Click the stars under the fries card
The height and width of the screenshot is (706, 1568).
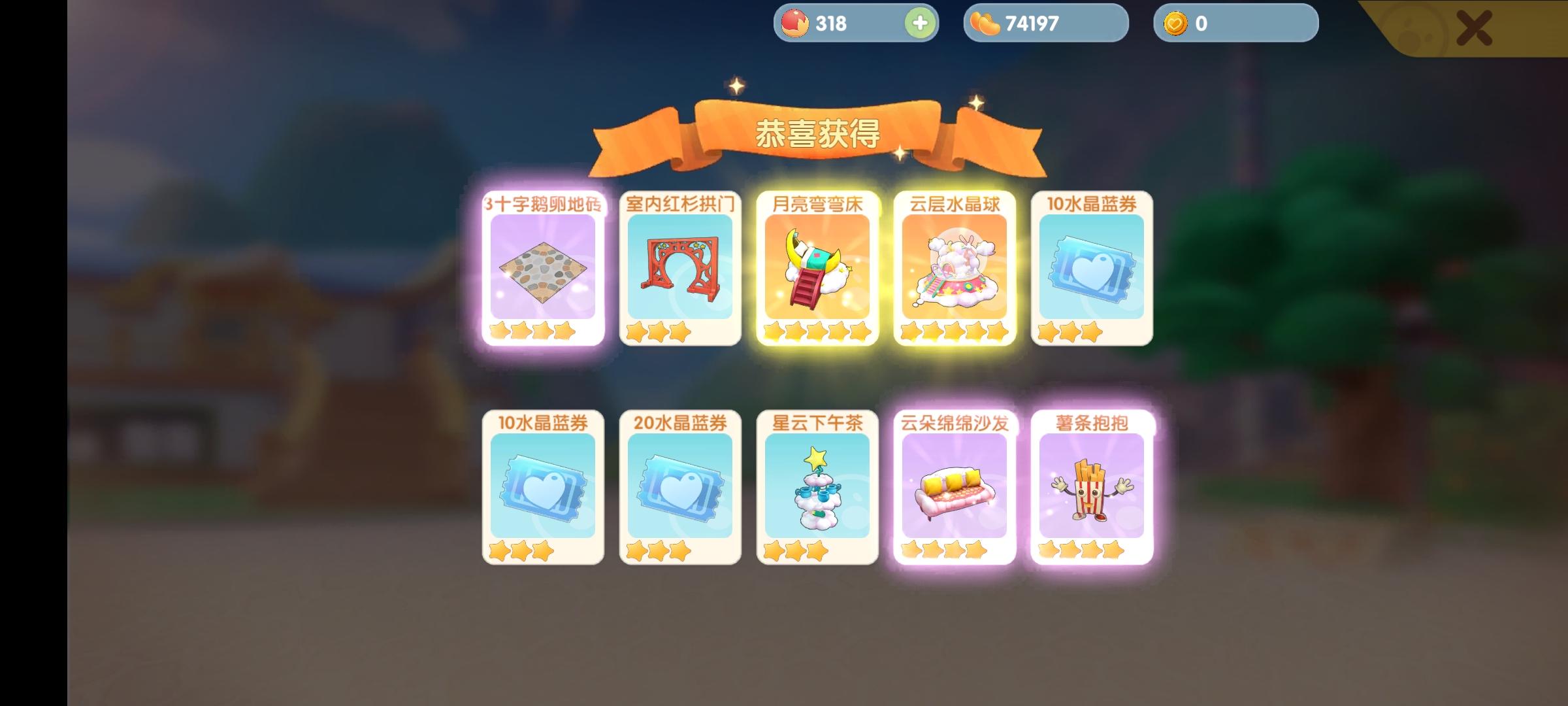pyautogui.click(x=1090, y=550)
